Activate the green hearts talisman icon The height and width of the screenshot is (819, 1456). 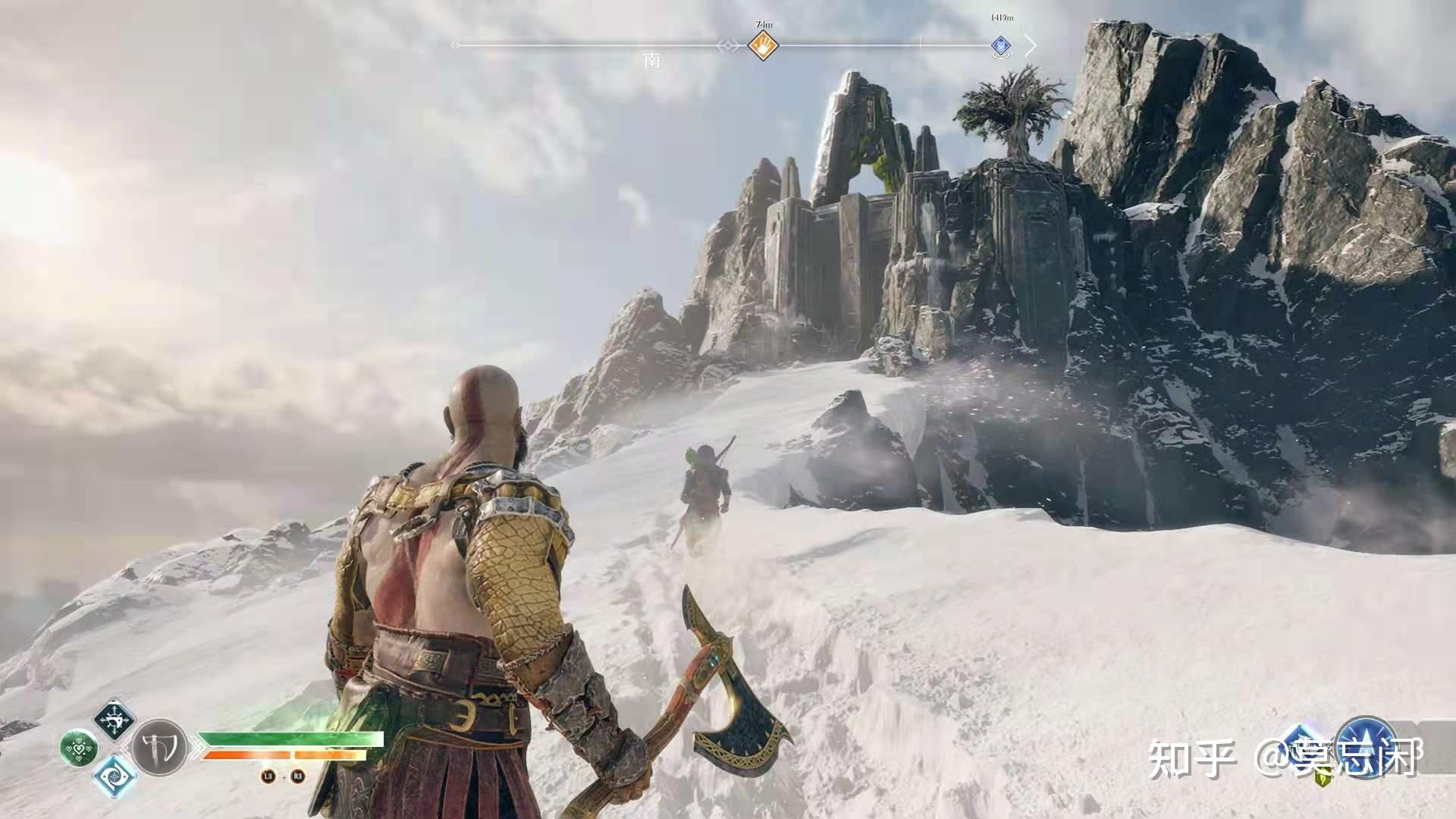[x=78, y=748]
